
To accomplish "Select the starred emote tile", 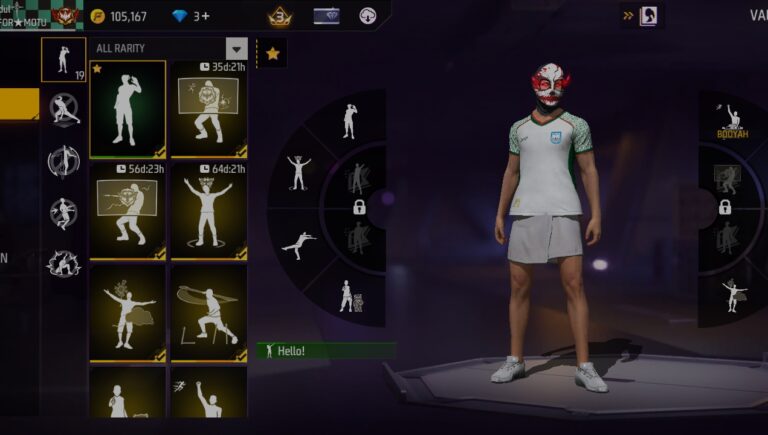I will coord(128,108).
